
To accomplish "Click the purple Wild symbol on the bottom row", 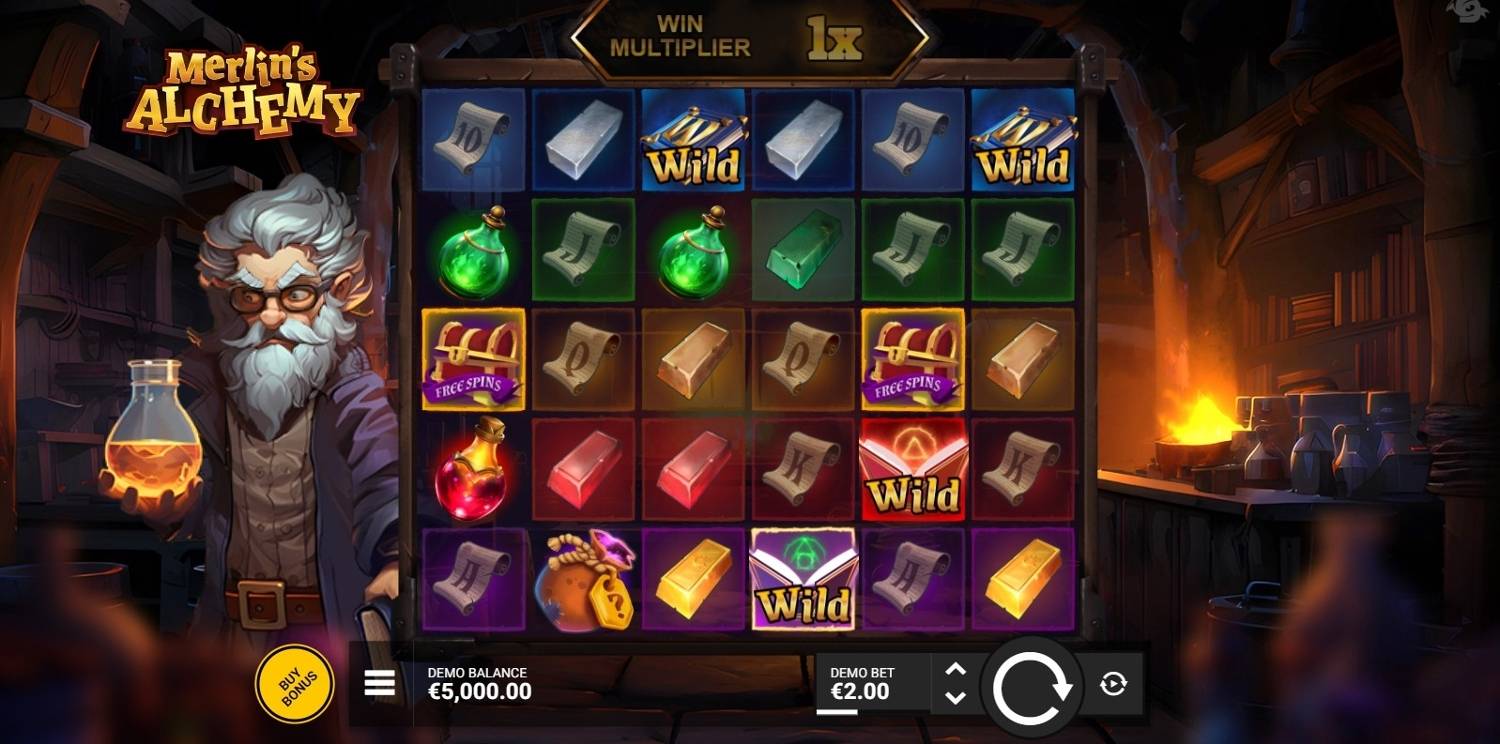I will [802, 580].
